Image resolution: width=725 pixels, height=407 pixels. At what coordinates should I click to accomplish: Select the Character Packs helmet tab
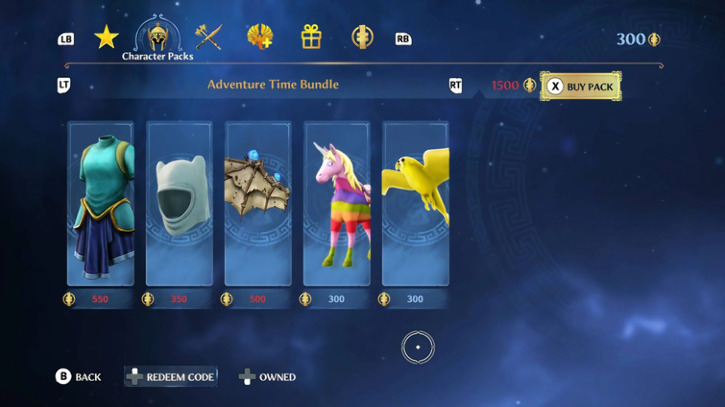click(x=157, y=38)
